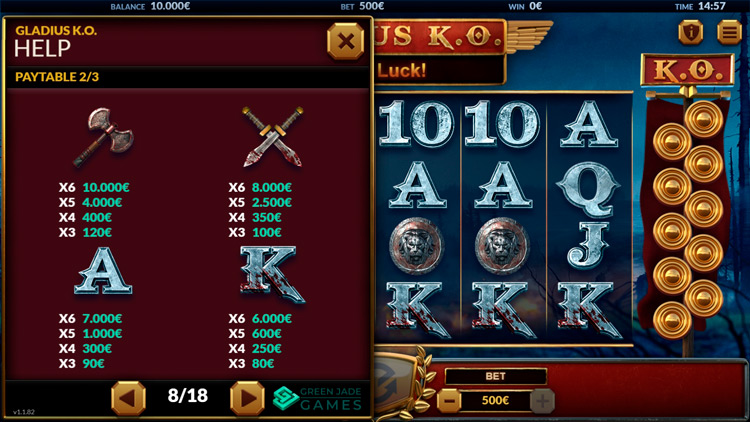Viewport: 750px width, 422px height.
Task: Open the info shield button
Action: pos(690,32)
